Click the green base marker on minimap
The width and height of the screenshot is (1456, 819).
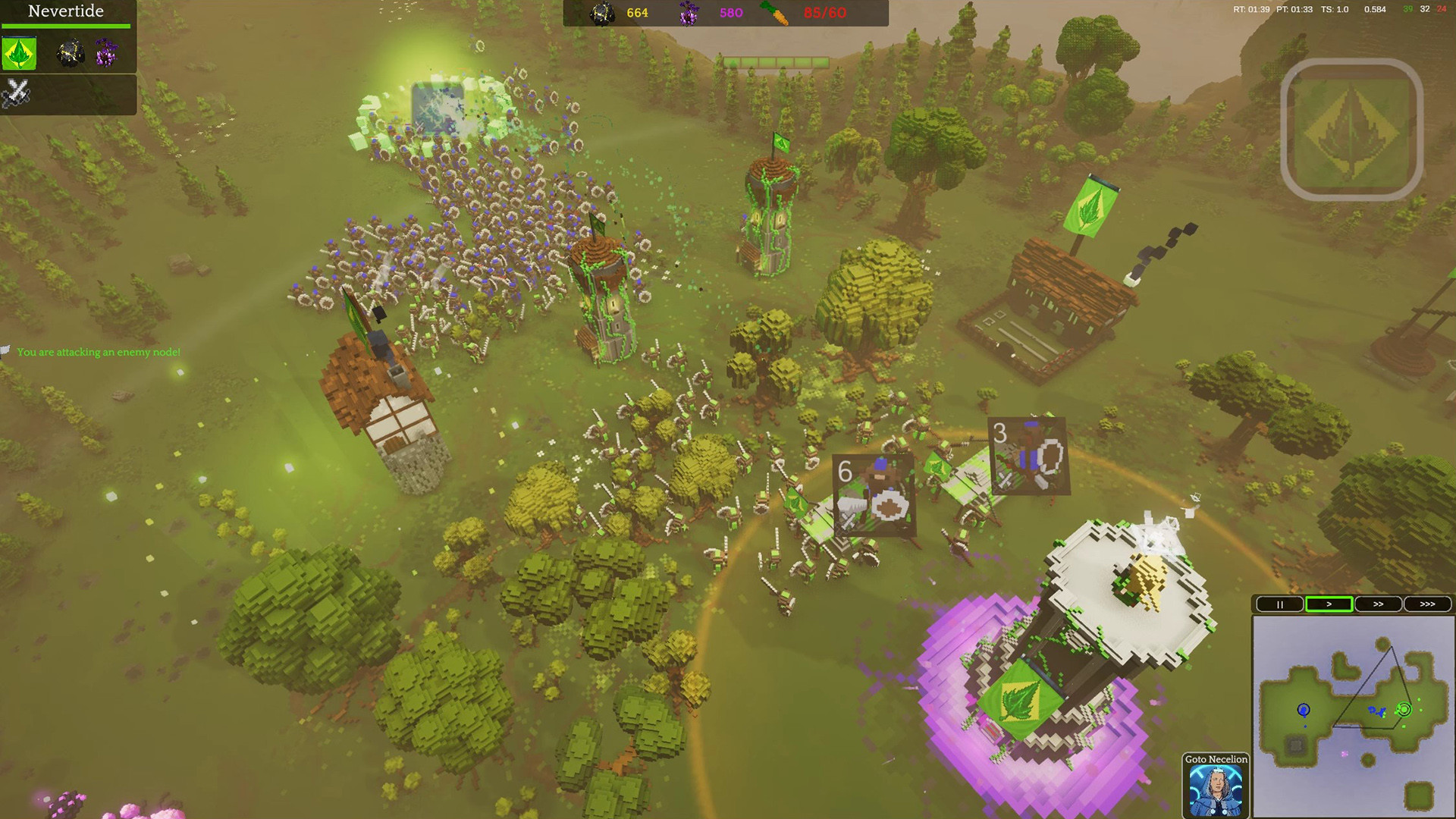1404,710
